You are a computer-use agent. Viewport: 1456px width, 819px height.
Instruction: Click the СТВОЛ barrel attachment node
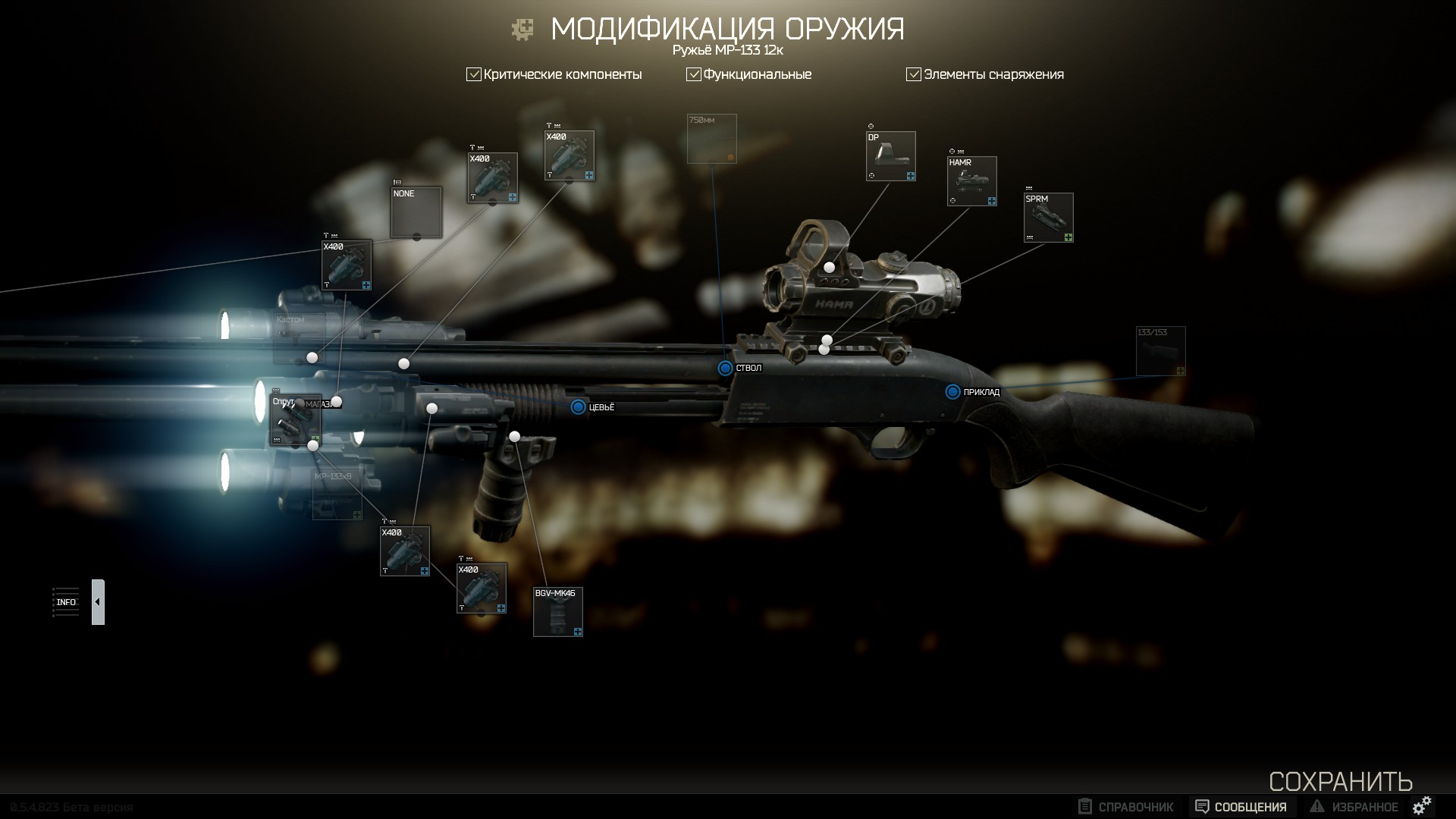tap(726, 368)
